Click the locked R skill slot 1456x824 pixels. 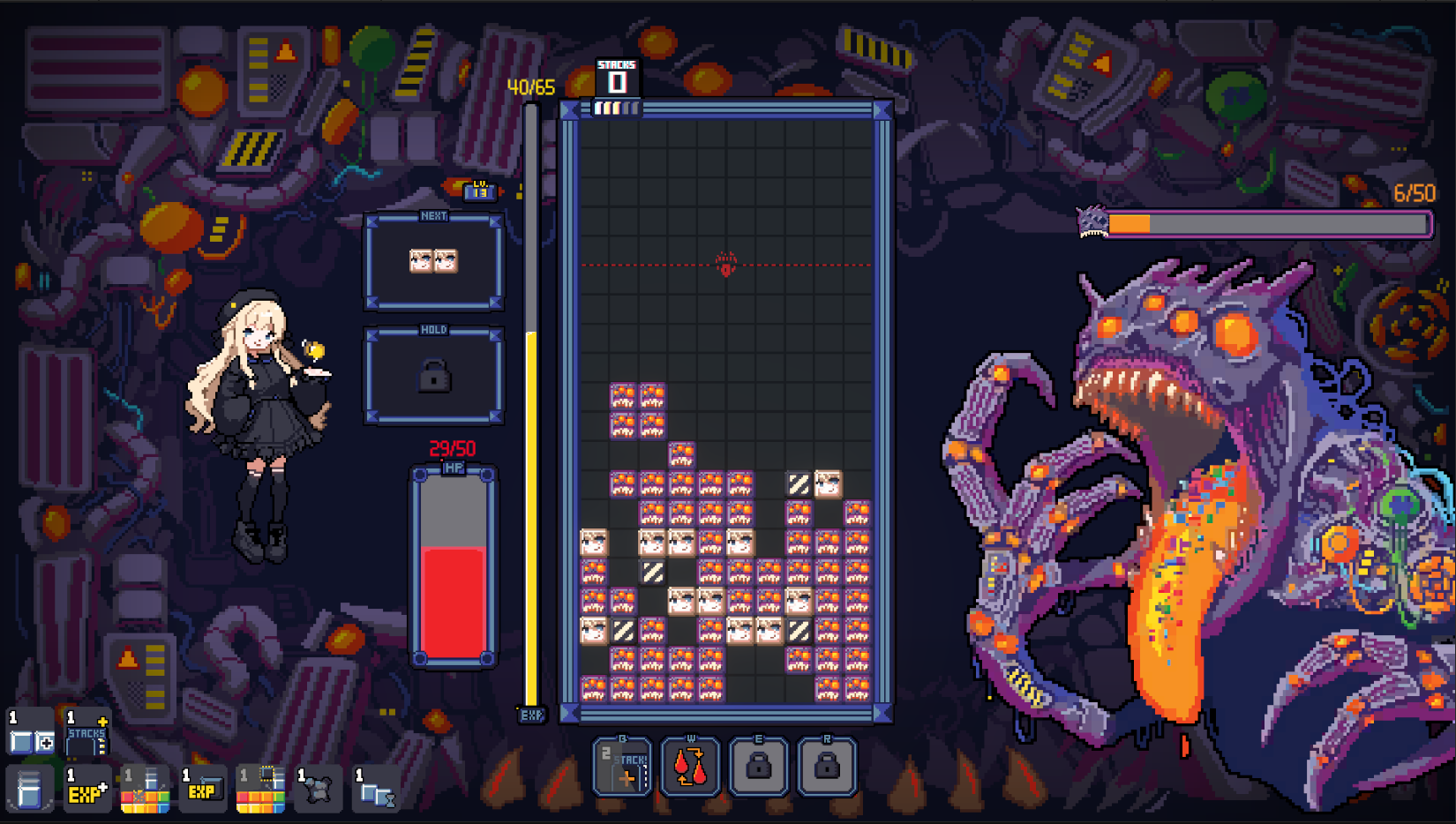click(x=827, y=767)
